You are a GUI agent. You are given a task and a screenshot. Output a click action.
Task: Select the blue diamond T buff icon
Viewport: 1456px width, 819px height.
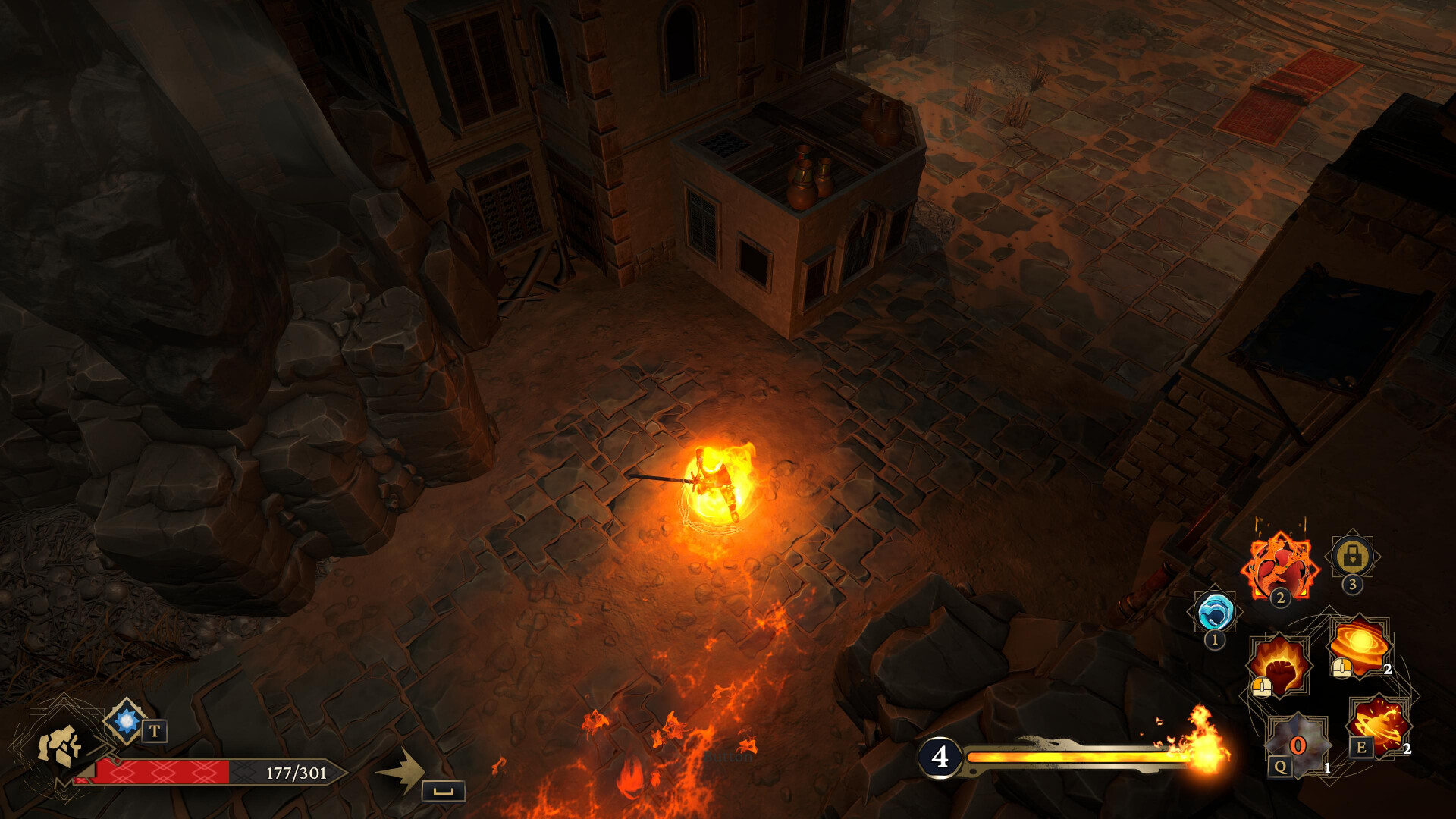coord(126,721)
